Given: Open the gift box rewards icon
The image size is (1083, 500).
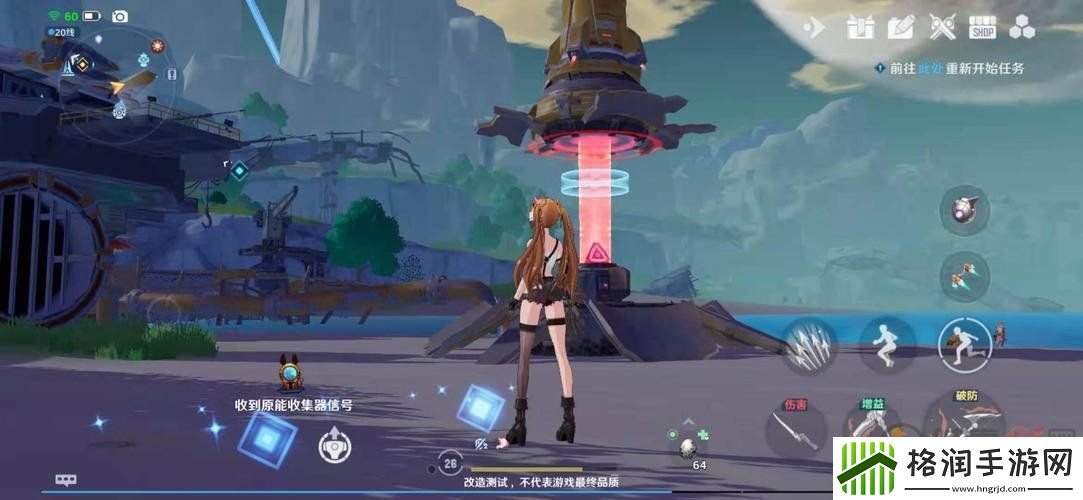Looking at the screenshot, I should click(x=860, y=27).
